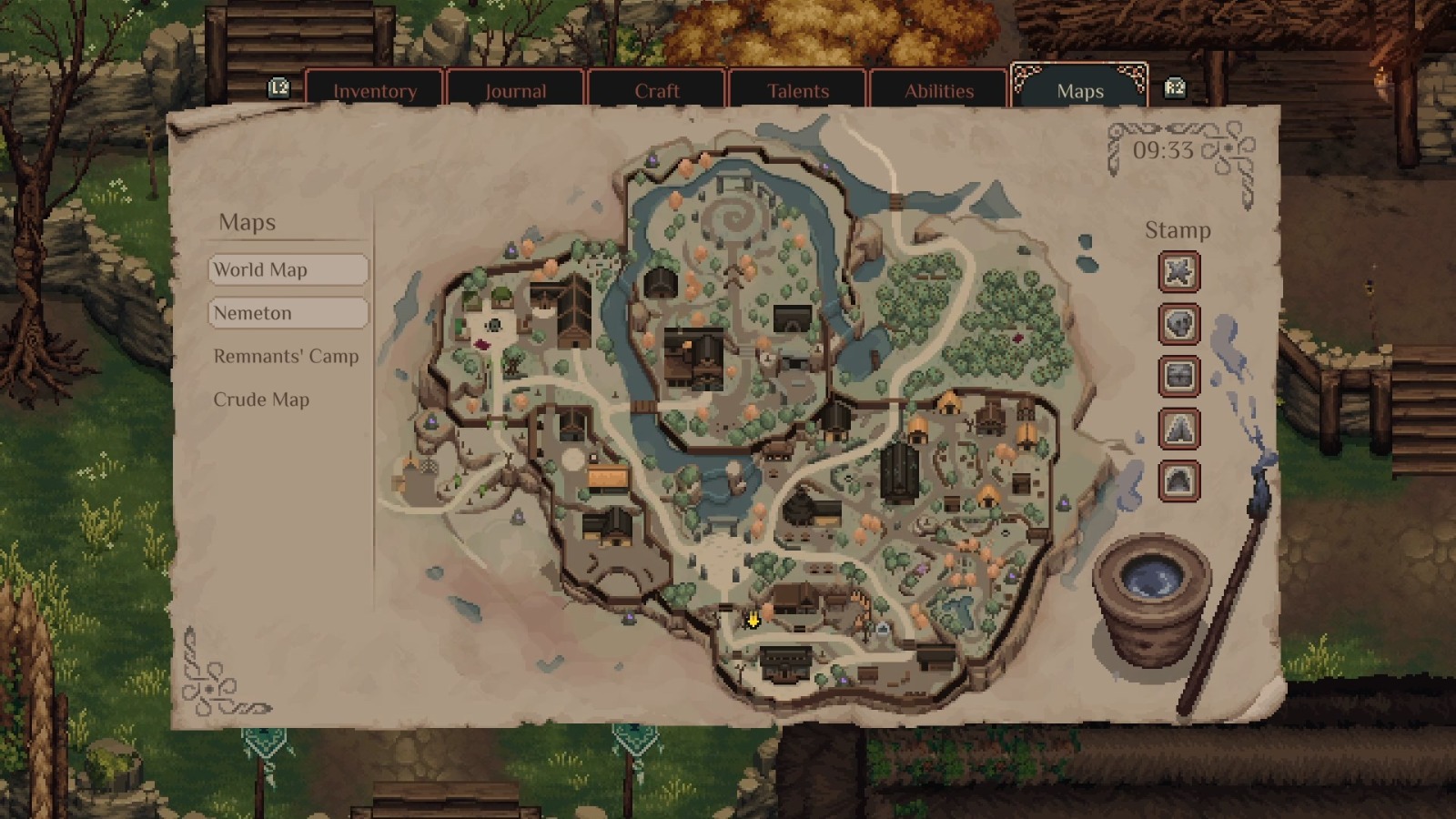Screen dimensions: 1456x819
Task: Click the L2 shoulder button indicator
Action: 278,88
